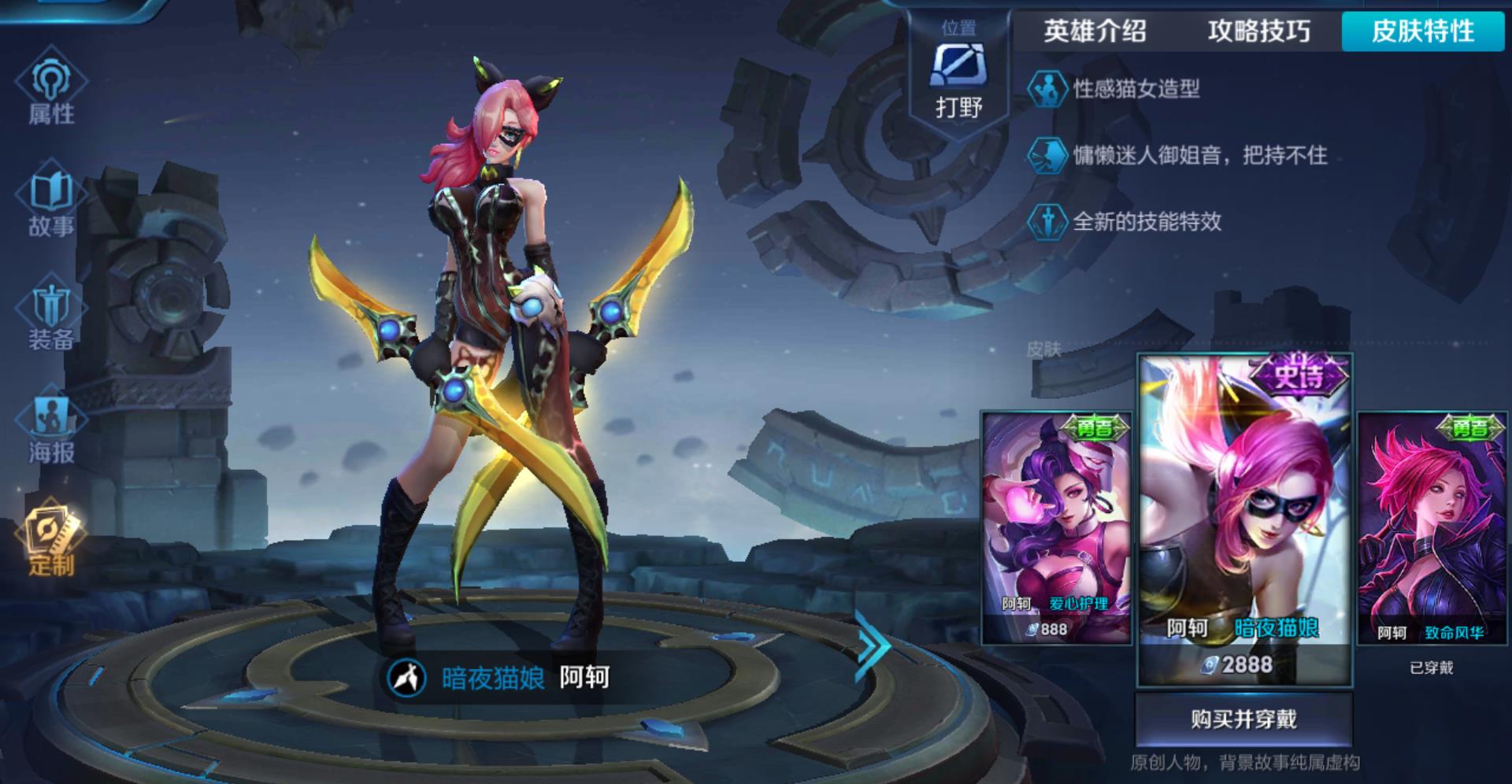The height and width of the screenshot is (784, 1512).
Task: Open the 故事 story section
Action: tap(51, 202)
